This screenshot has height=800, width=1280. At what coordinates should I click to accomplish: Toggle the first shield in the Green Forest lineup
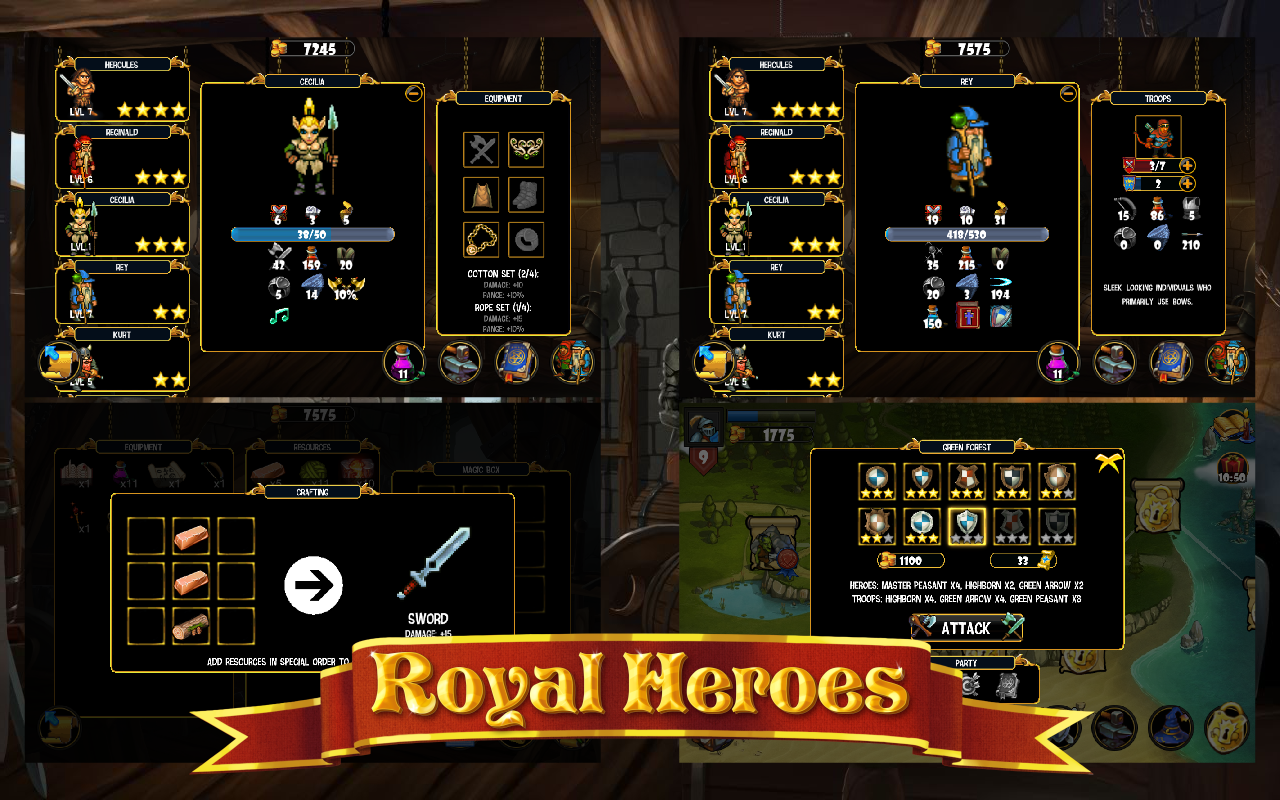(x=877, y=480)
